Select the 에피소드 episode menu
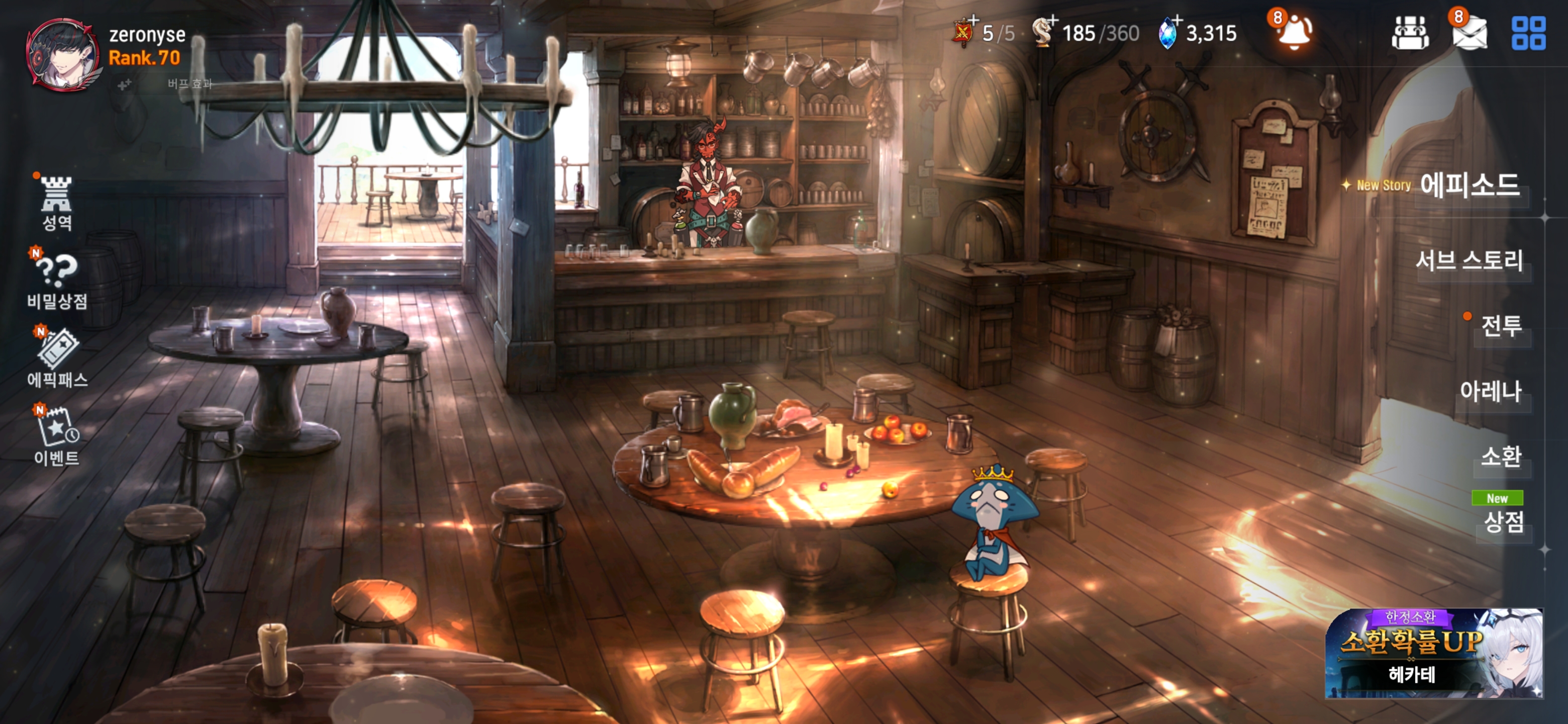Viewport: 1568px width, 724px height. (x=1468, y=185)
